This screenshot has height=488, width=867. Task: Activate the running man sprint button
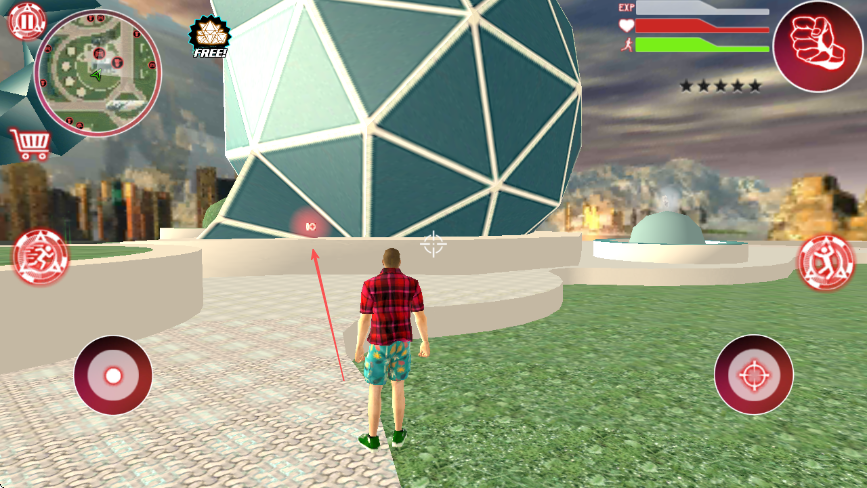tap(41, 257)
